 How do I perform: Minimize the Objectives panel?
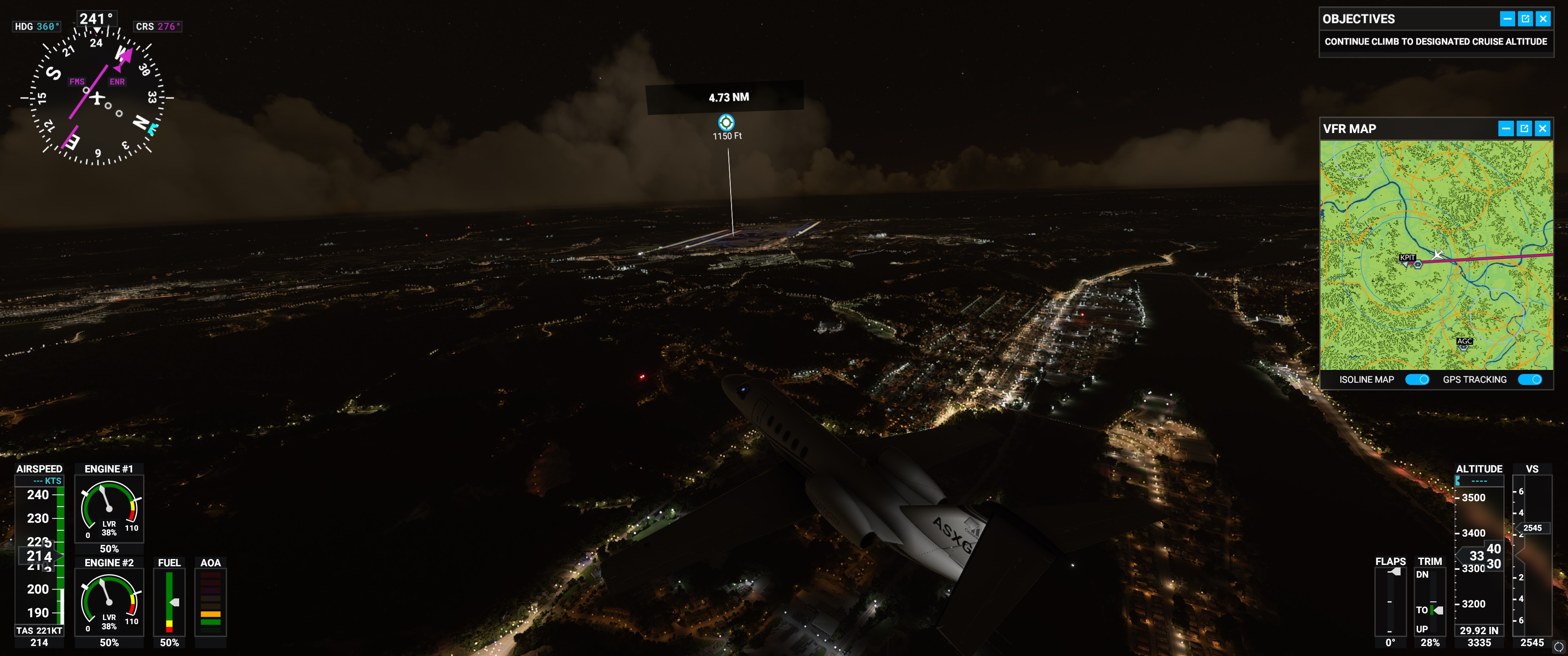pos(1506,19)
